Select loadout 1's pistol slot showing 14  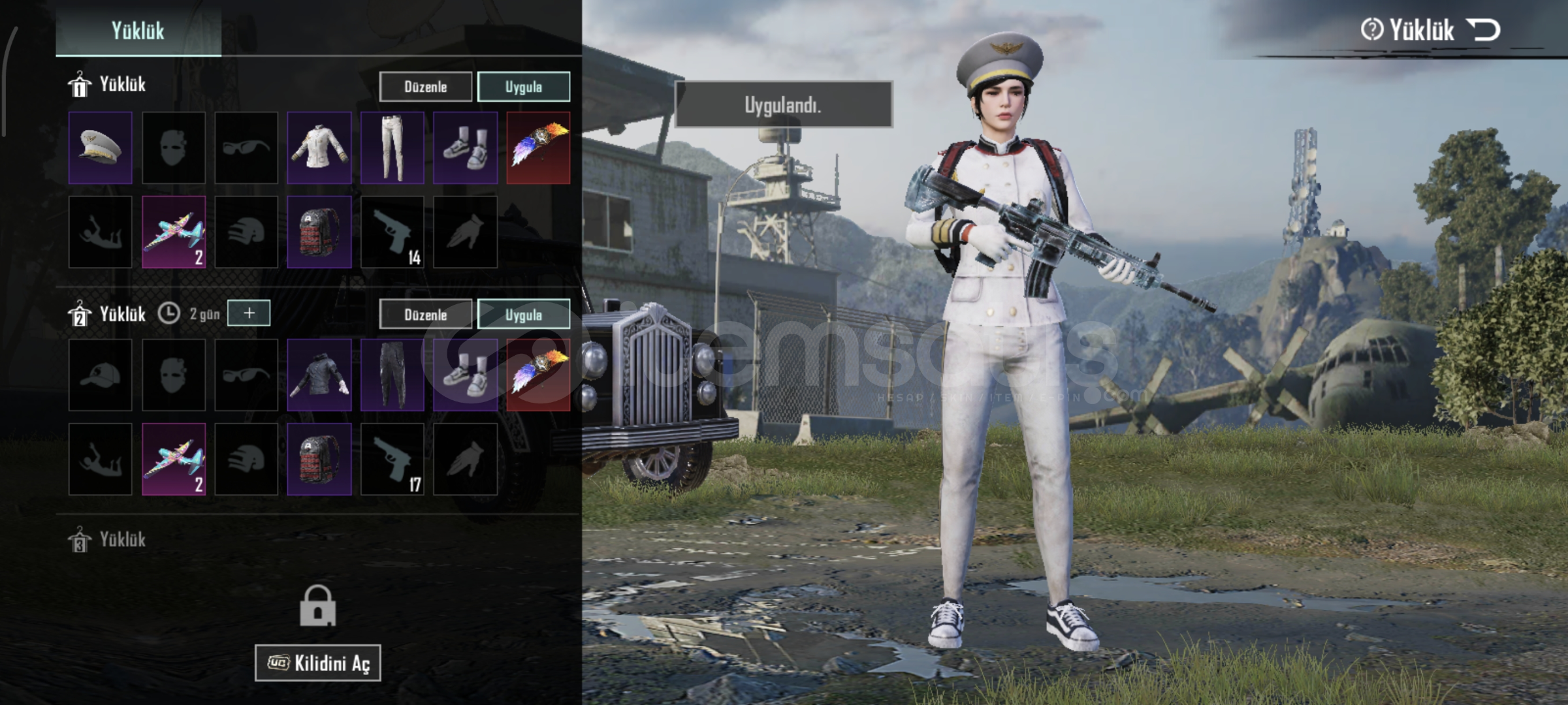392,232
